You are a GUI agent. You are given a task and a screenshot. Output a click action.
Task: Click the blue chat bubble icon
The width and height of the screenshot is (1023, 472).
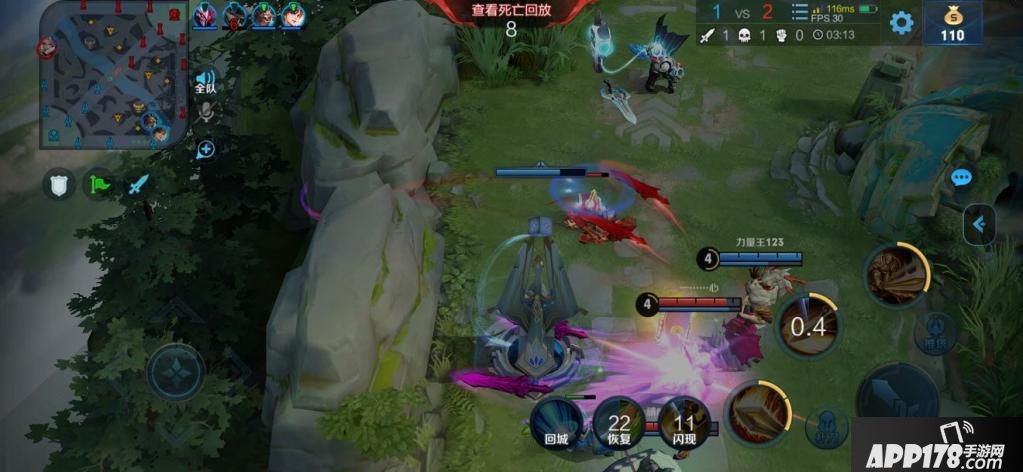tap(961, 178)
